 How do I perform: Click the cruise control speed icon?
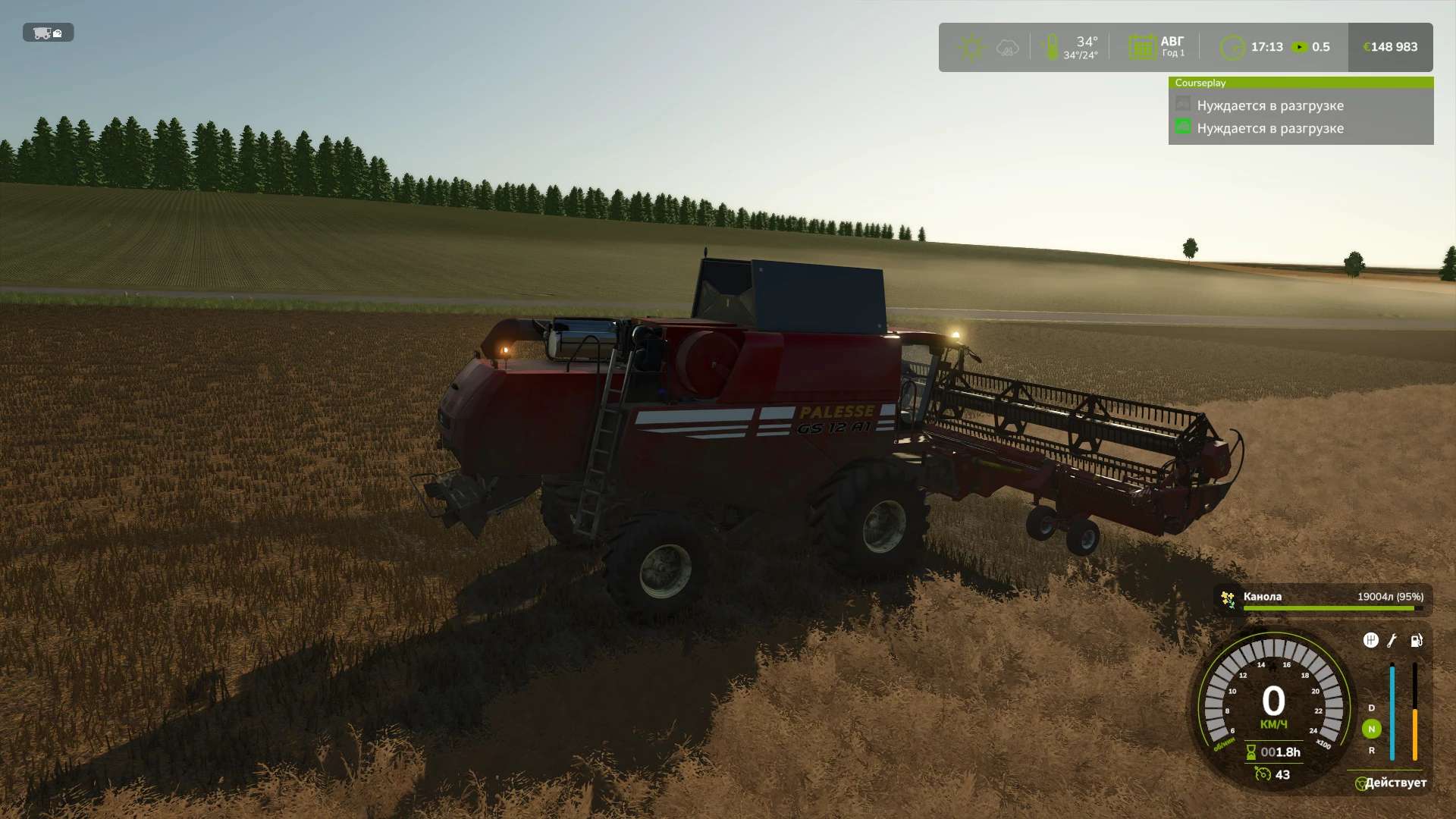[x=1263, y=774]
